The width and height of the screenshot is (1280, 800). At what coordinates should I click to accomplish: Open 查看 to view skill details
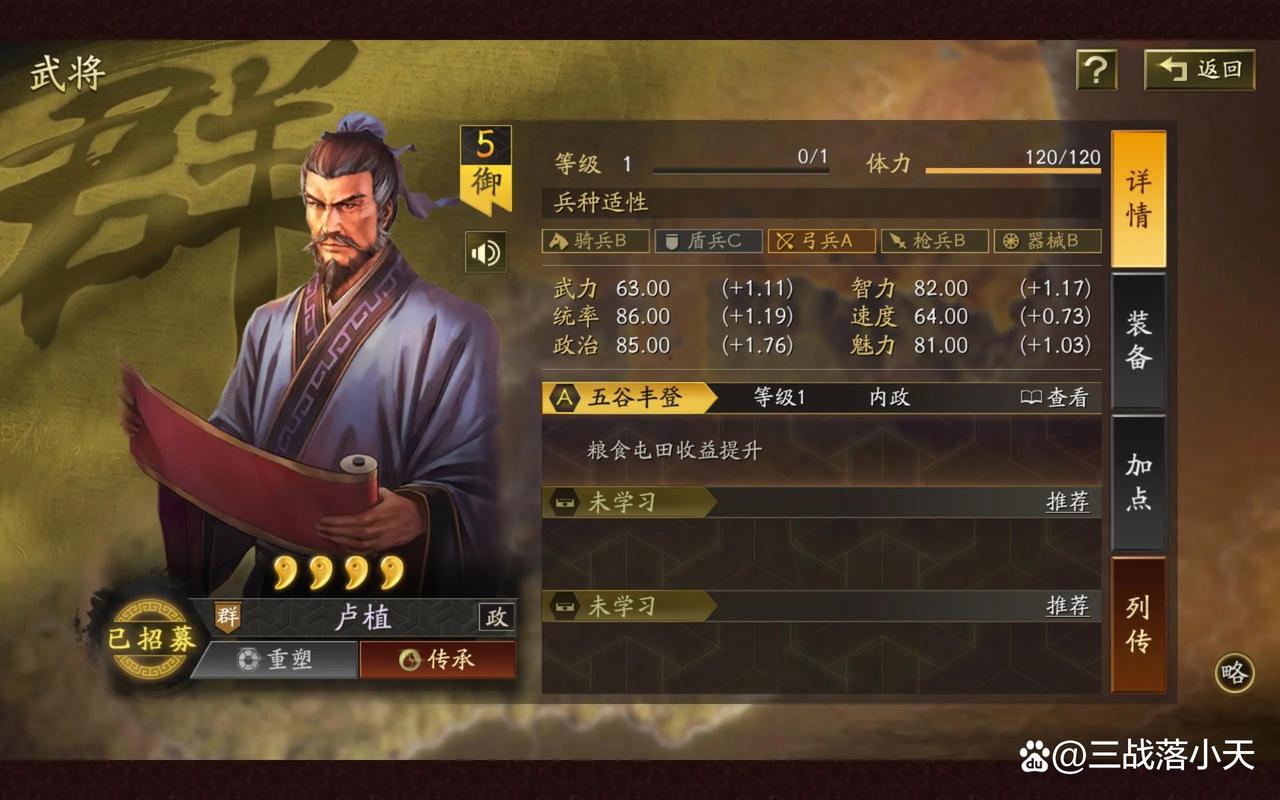pyautogui.click(x=1062, y=397)
